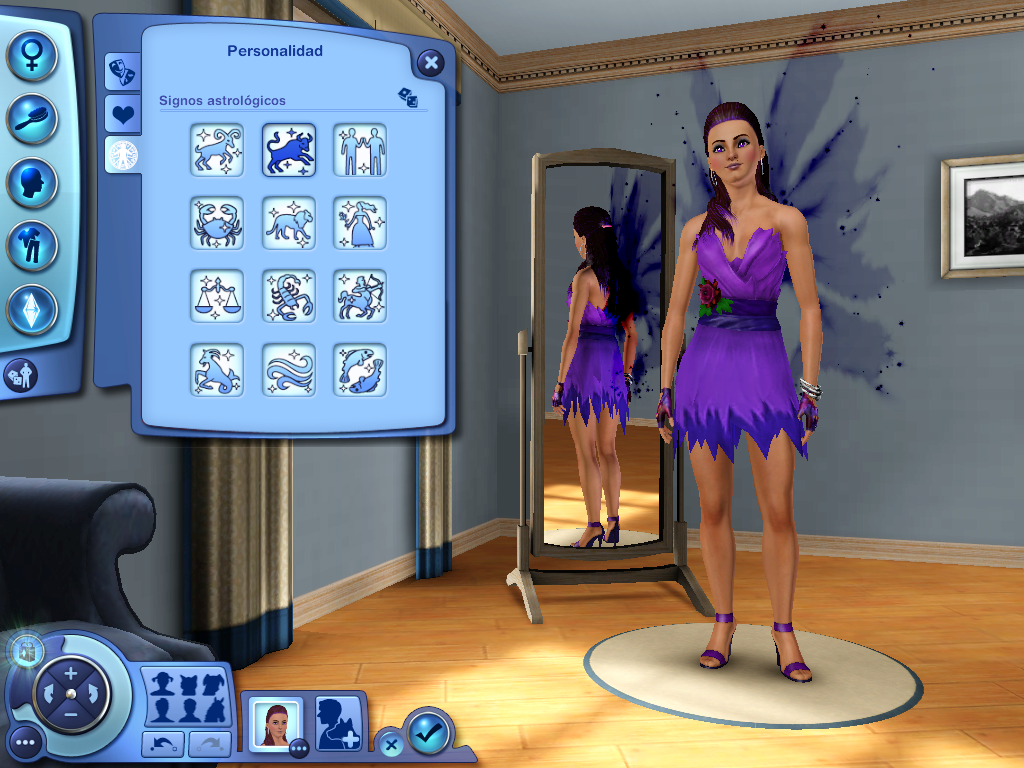This screenshot has height=768, width=1024.
Task: Select the Leo lion zodiac sign
Action: [289, 223]
